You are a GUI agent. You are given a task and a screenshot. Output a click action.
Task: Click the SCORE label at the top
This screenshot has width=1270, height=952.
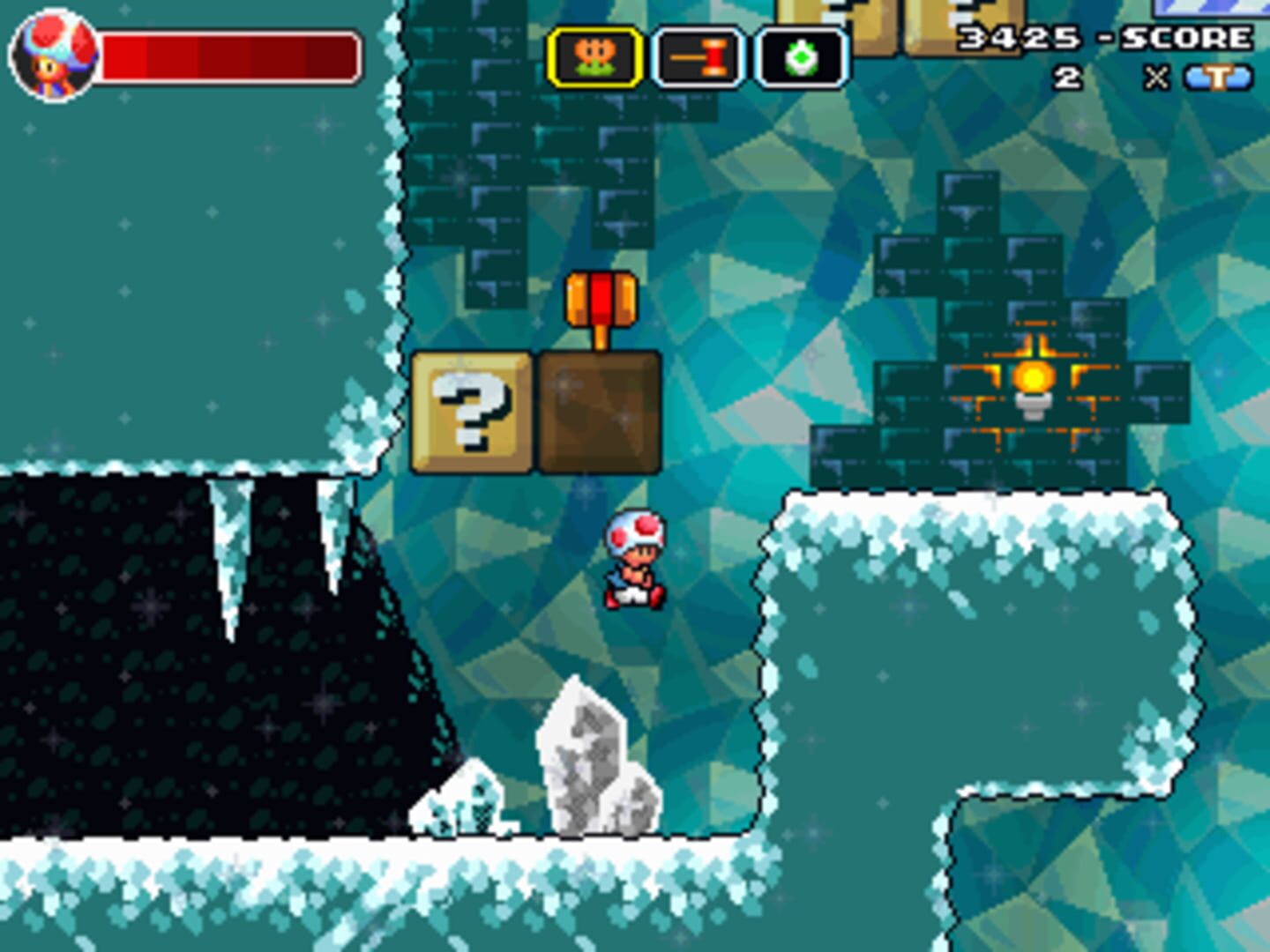click(1186, 39)
